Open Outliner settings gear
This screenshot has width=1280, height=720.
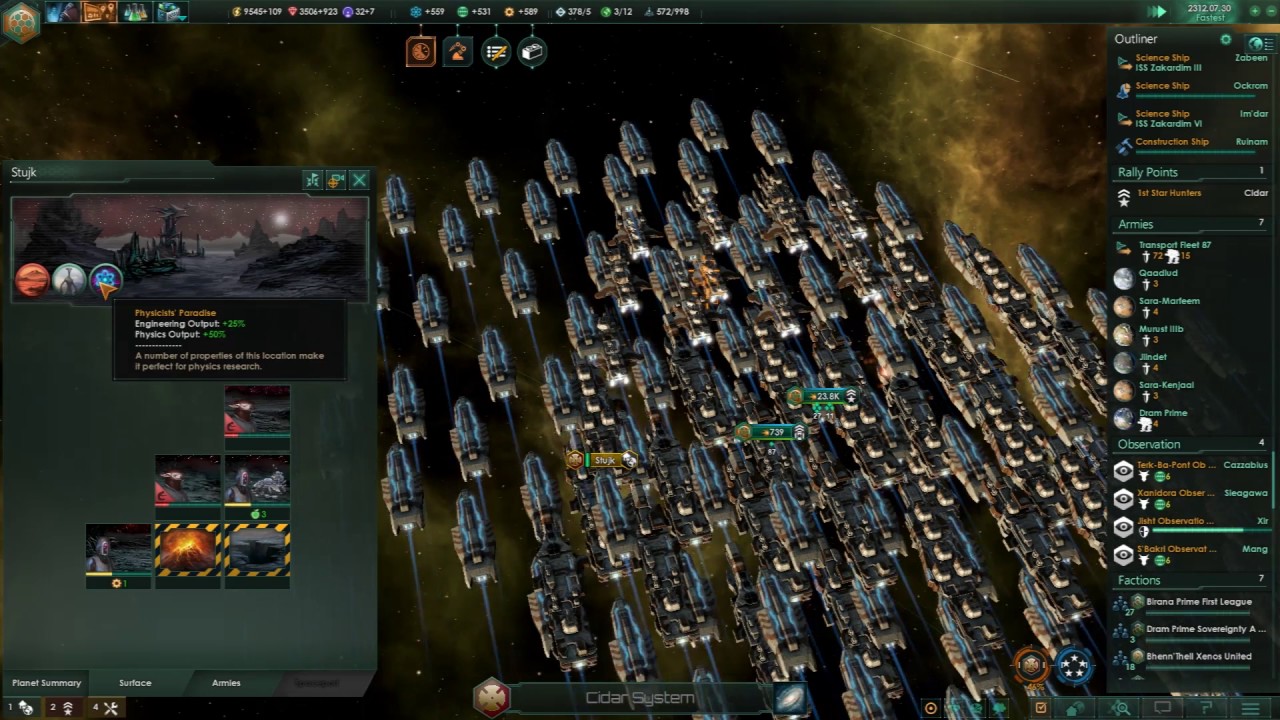(x=1226, y=39)
